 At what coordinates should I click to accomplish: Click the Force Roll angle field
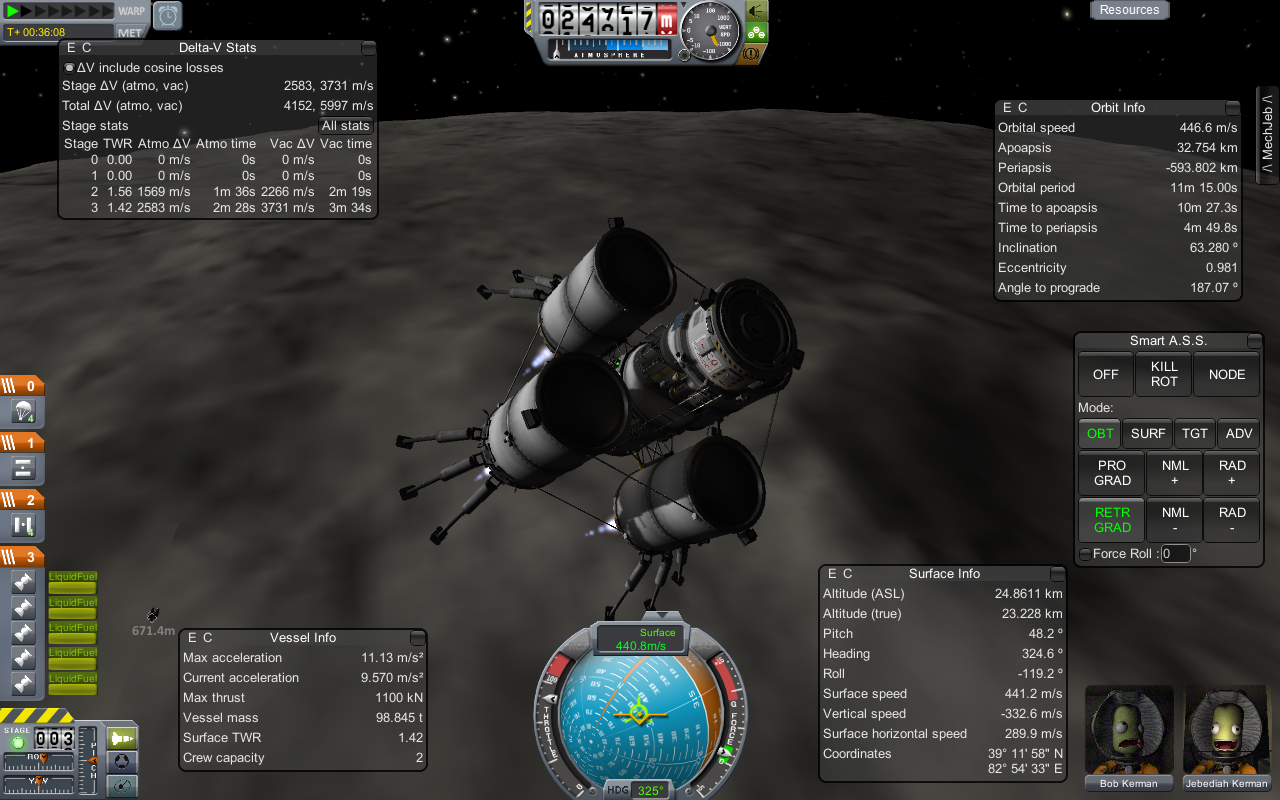tap(1175, 553)
